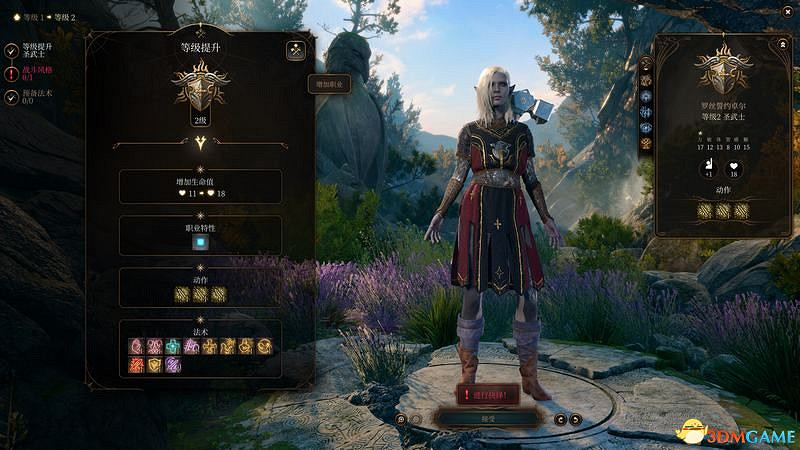Image resolution: width=800 pixels, height=450 pixels.
Task: Click the top-right icon in level-up panel
Action: pyautogui.click(x=296, y=51)
